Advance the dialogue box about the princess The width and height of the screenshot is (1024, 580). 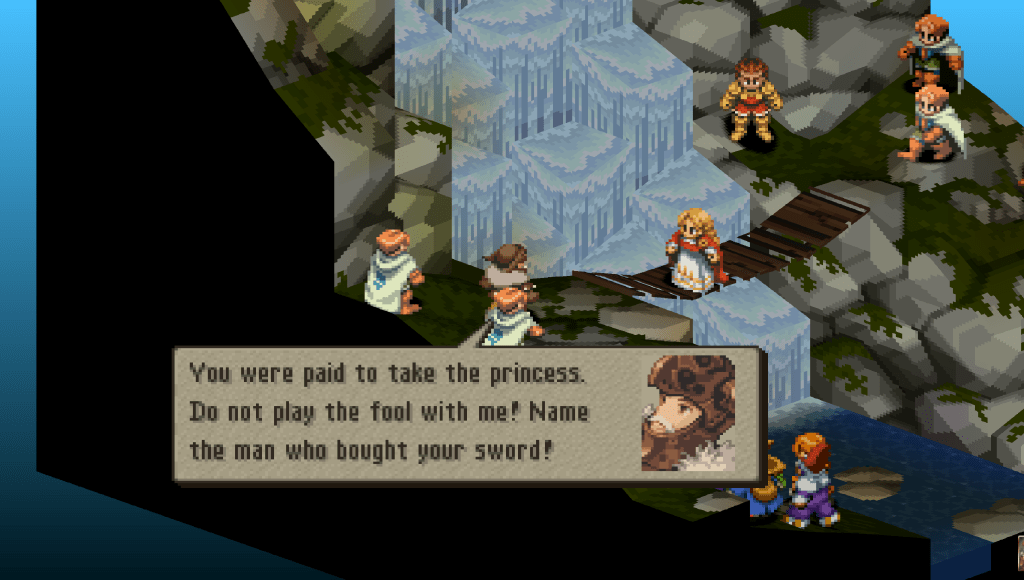468,414
